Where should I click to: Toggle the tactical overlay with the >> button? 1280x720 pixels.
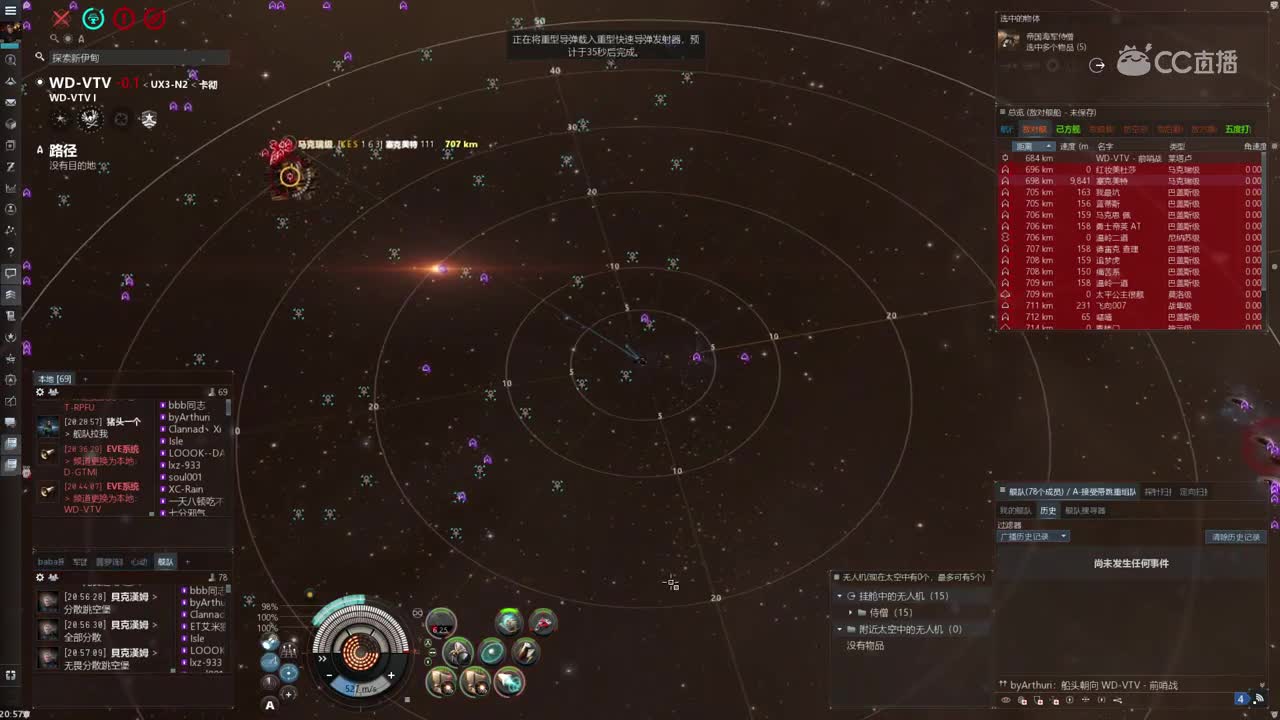(322, 659)
